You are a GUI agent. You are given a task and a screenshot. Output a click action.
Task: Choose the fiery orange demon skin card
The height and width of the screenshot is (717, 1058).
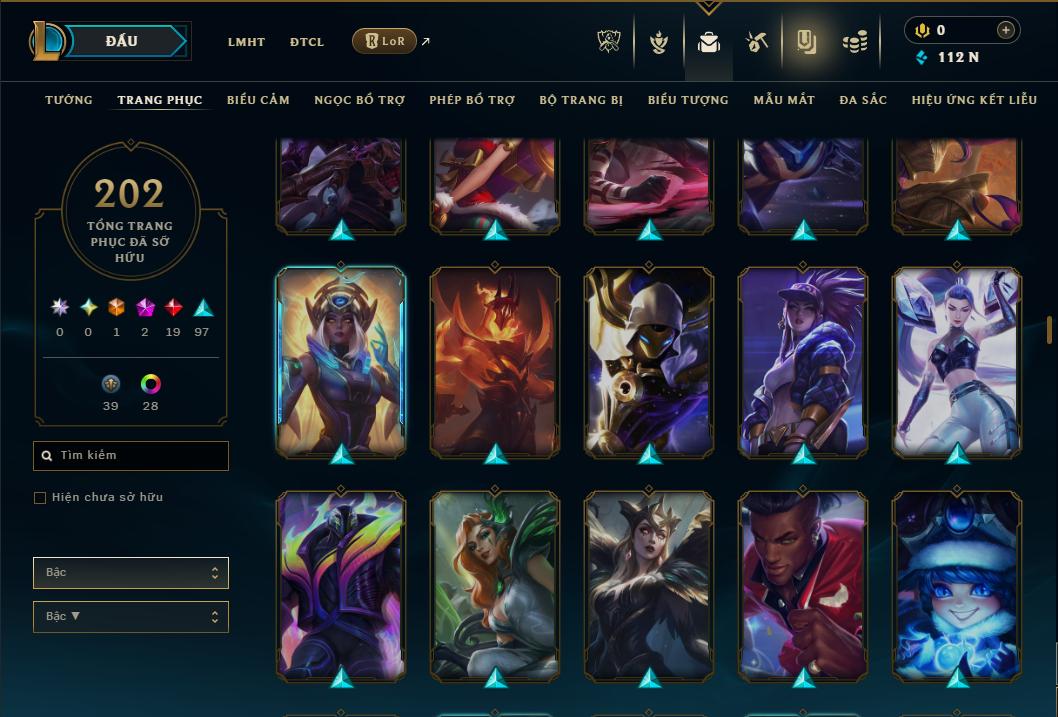(x=495, y=360)
